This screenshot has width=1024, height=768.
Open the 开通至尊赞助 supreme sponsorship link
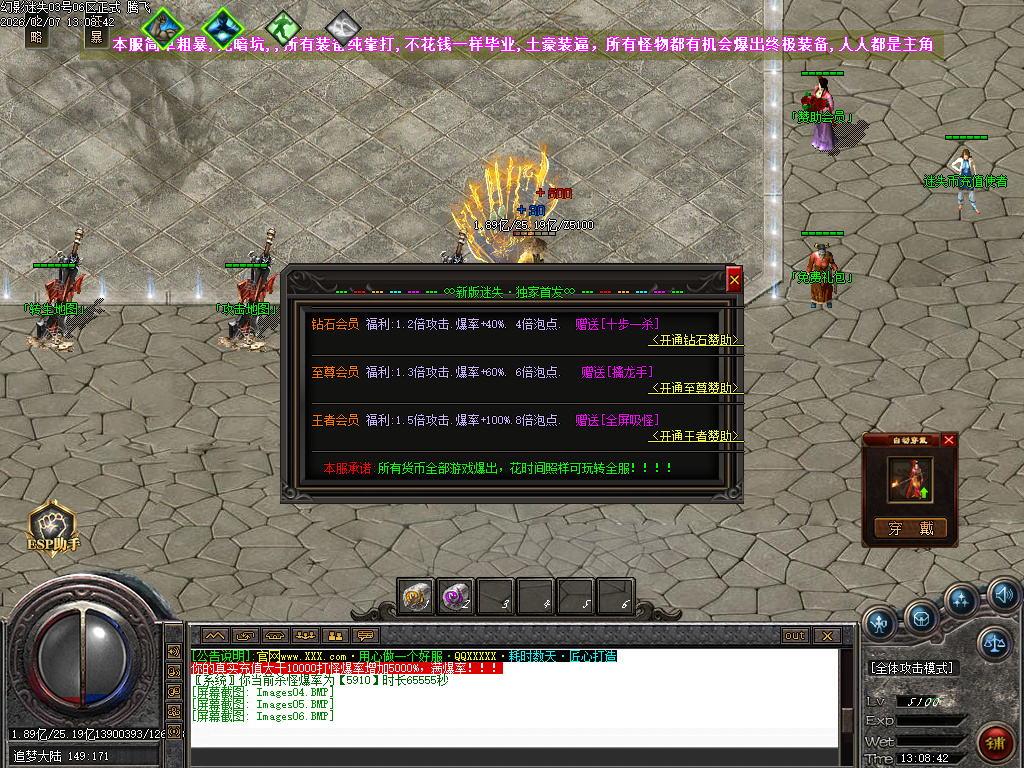pyautogui.click(x=696, y=388)
